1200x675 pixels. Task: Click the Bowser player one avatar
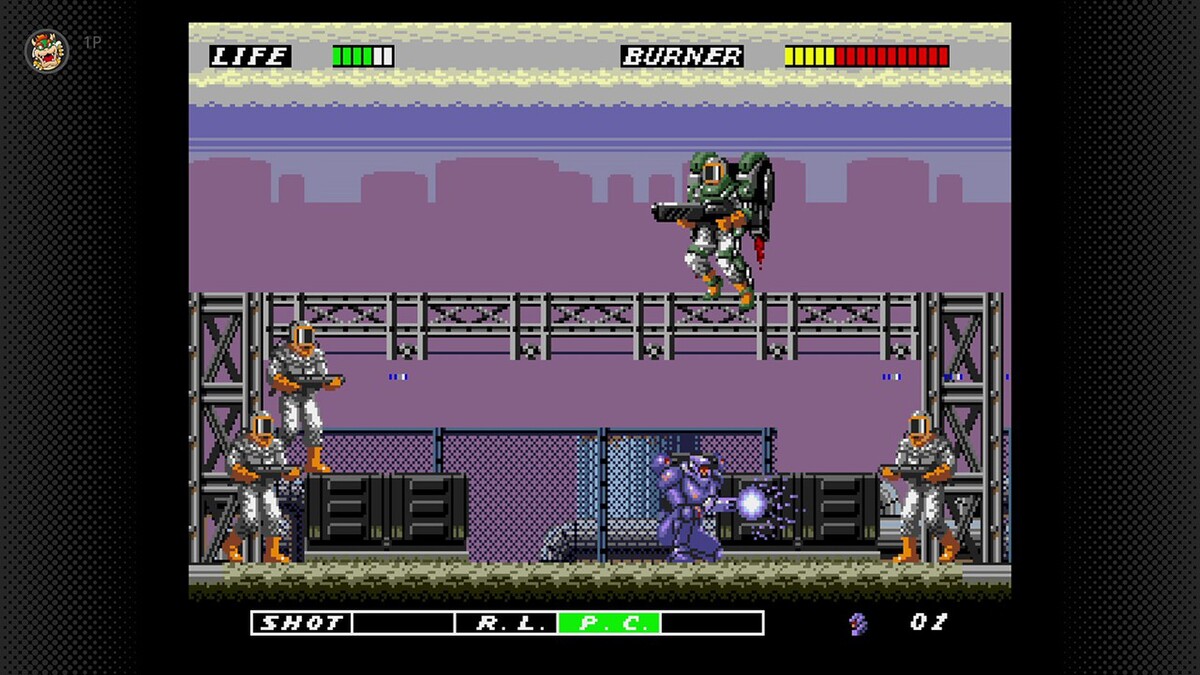click(46, 51)
